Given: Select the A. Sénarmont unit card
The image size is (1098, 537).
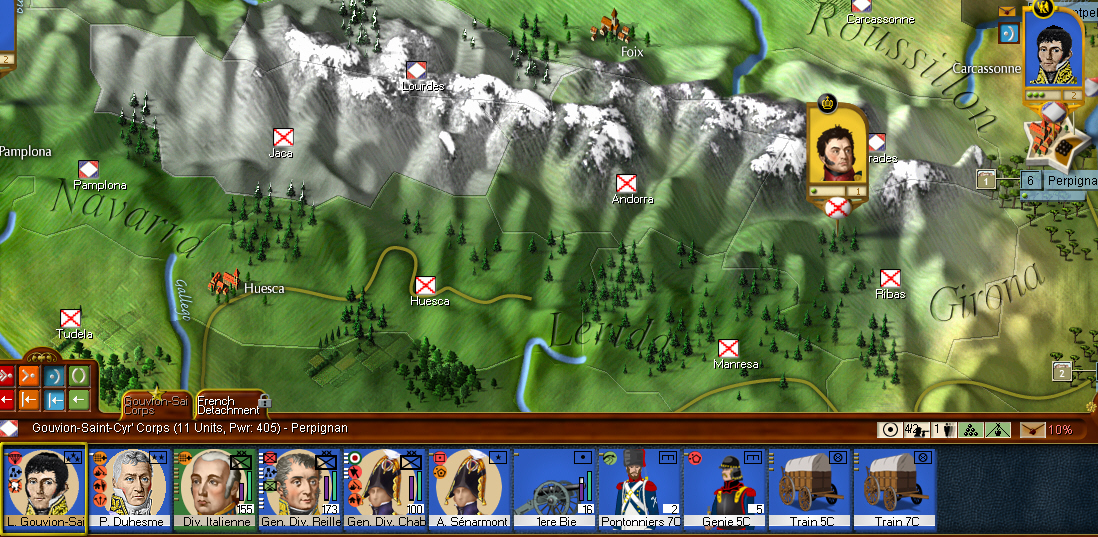Looking at the screenshot, I should (469, 488).
